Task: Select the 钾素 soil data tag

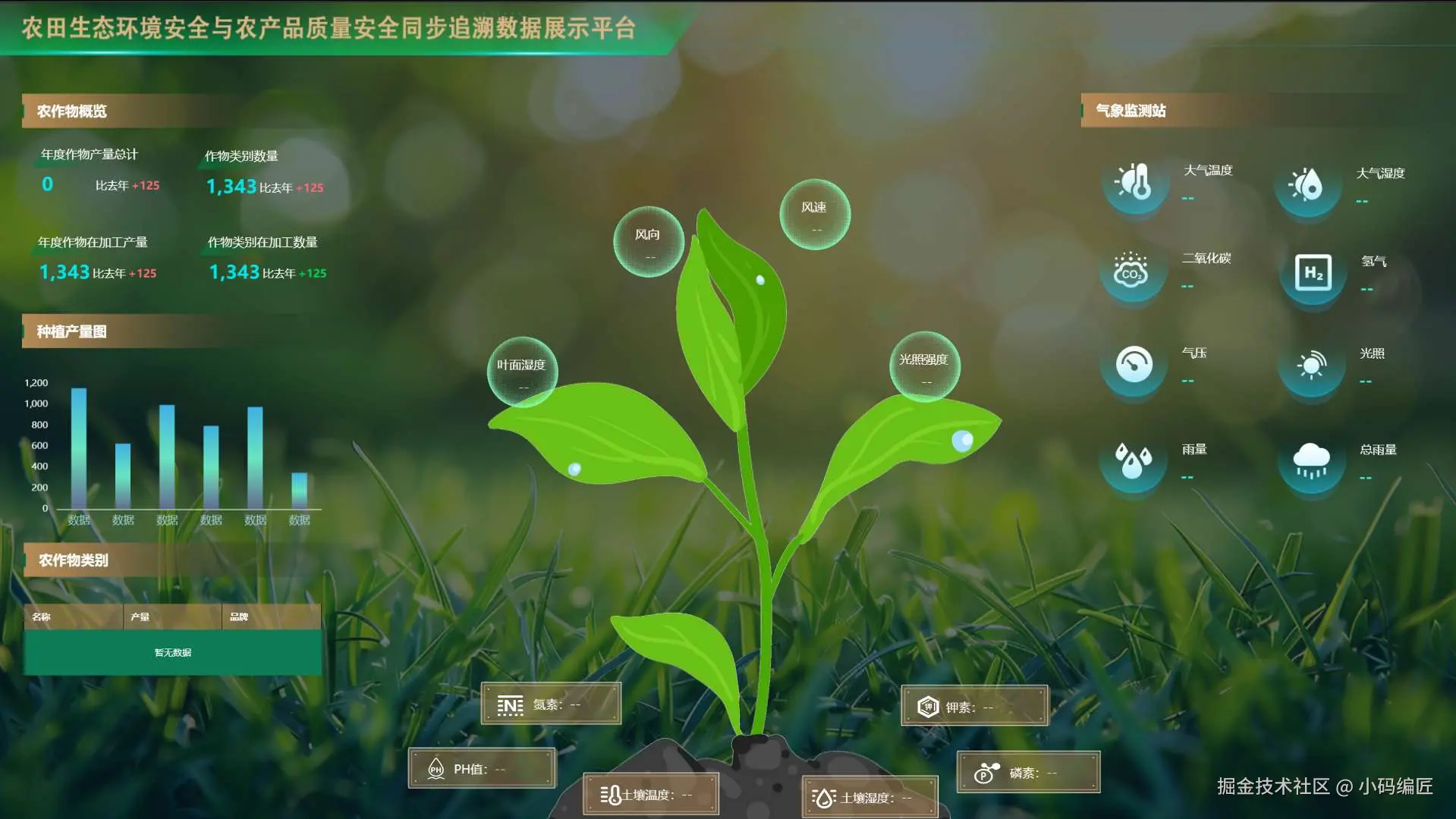Action: (974, 707)
